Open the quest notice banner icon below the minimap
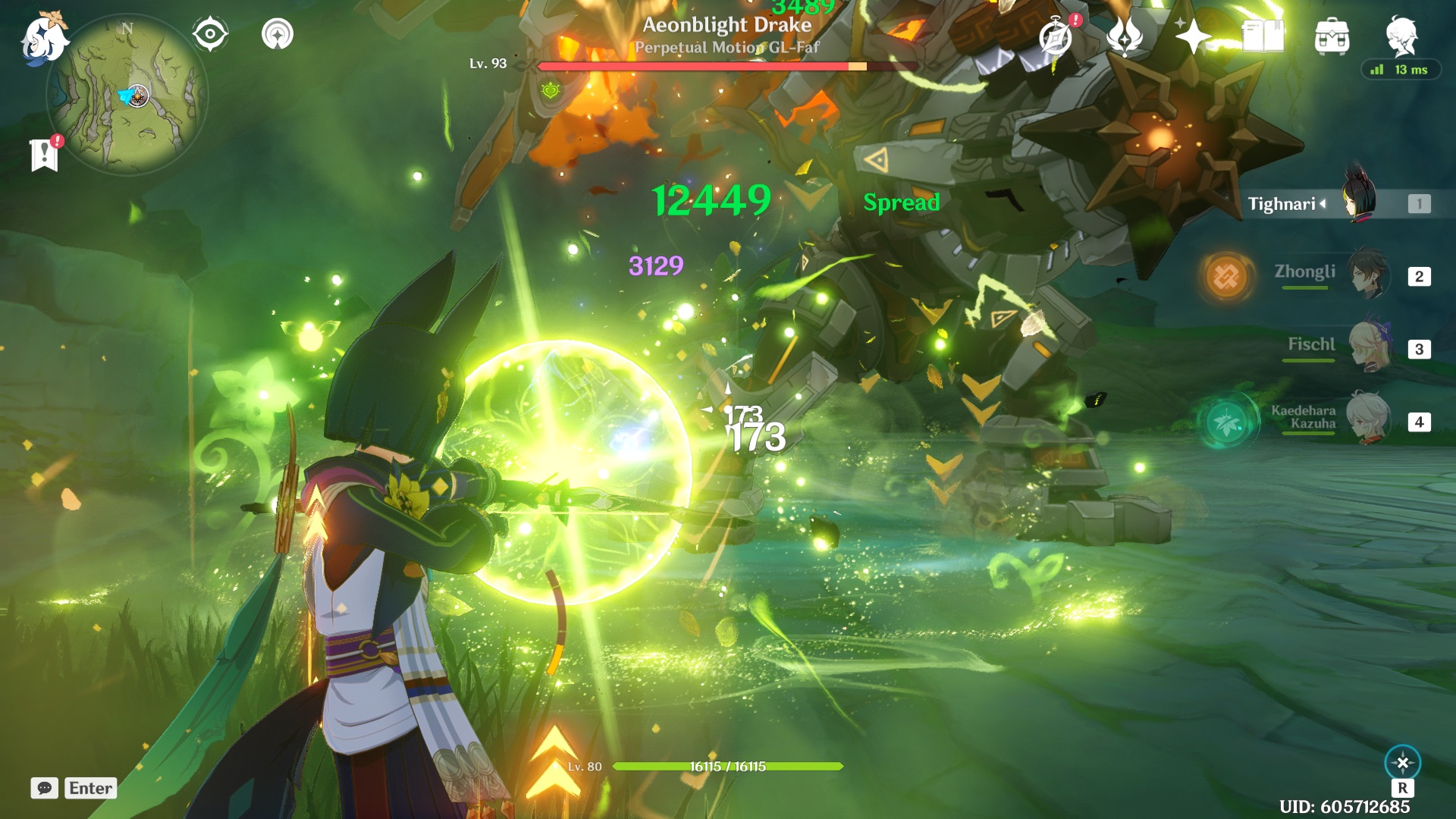Image resolution: width=1456 pixels, height=819 pixels. [x=45, y=155]
